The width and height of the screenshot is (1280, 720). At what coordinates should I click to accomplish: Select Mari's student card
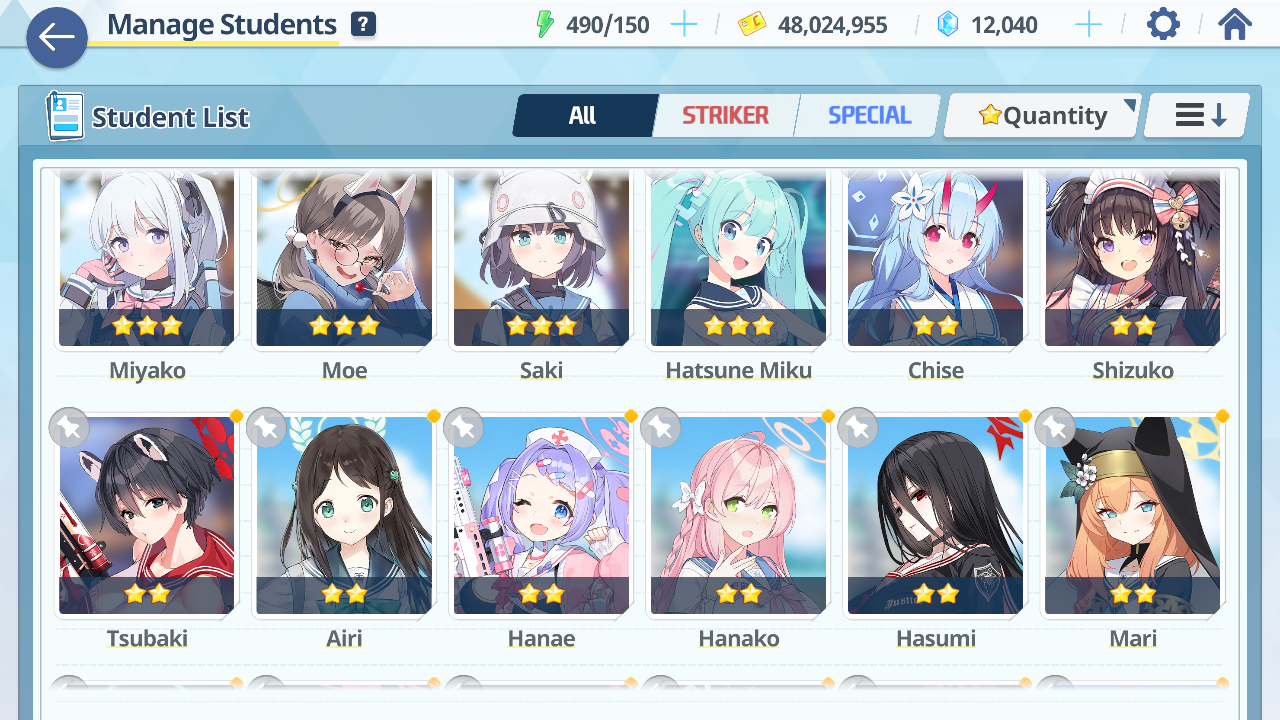1132,516
